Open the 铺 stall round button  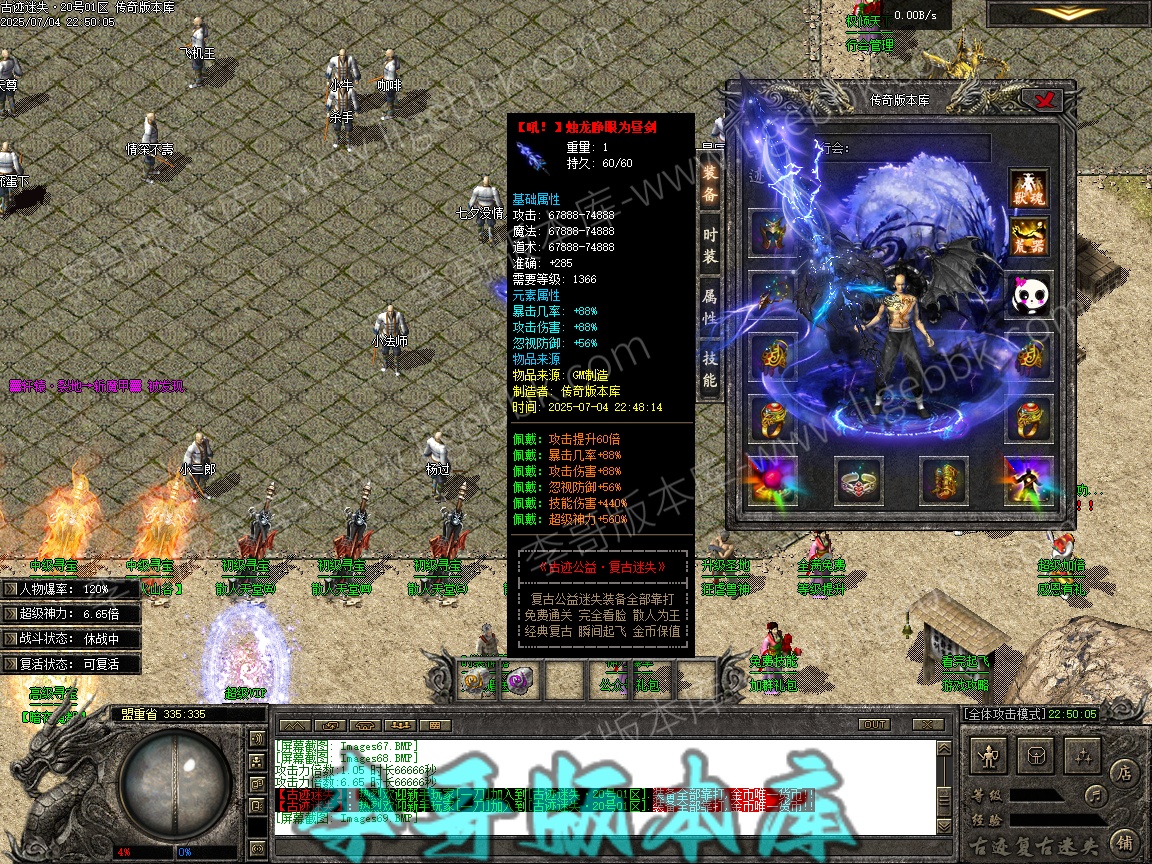pos(1123,842)
